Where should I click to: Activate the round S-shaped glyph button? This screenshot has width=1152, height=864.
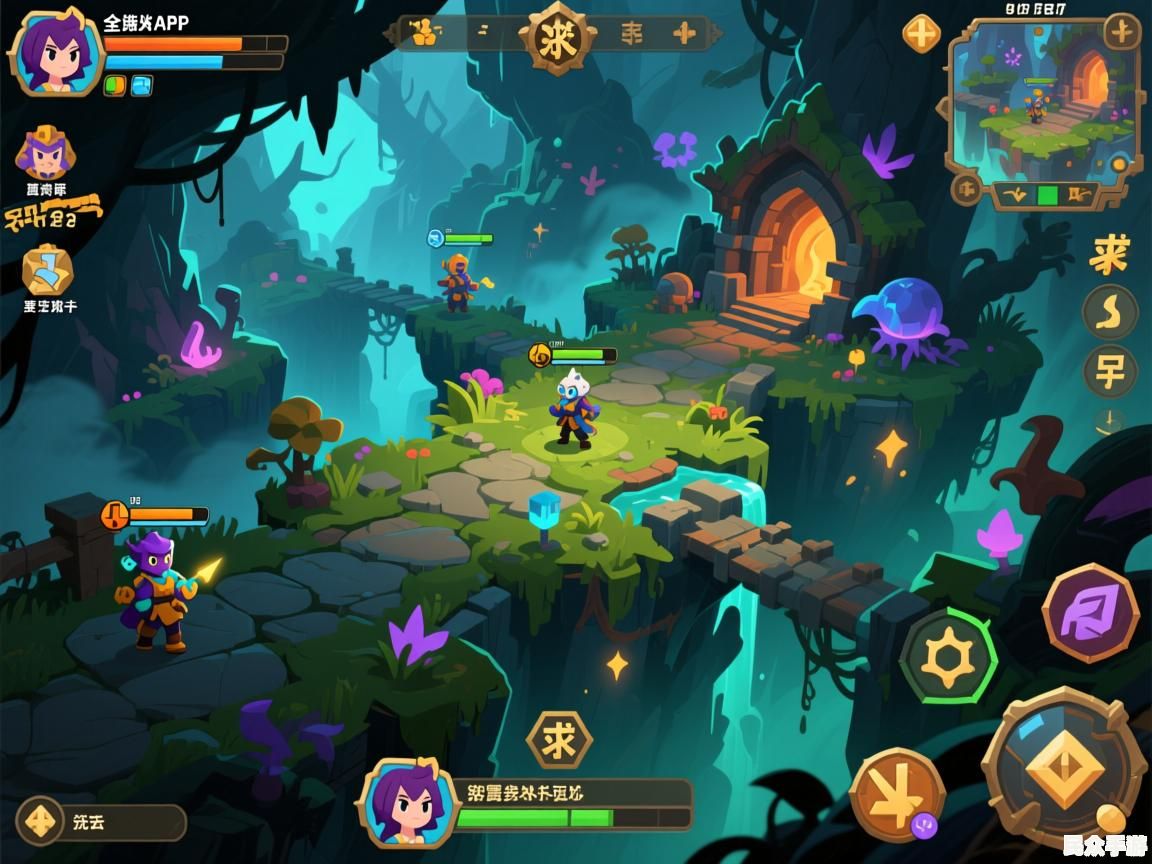click(x=1110, y=312)
